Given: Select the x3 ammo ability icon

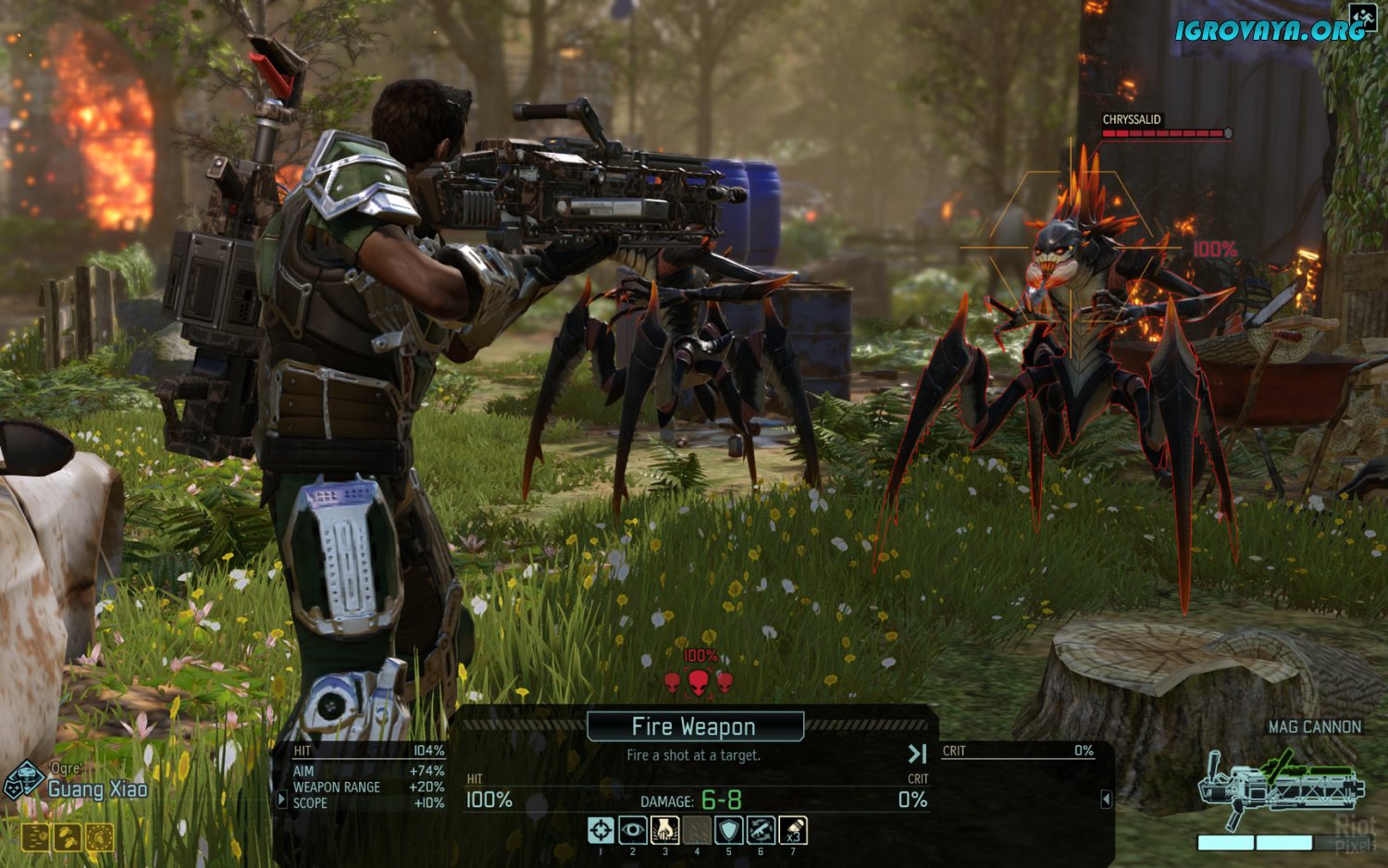Looking at the screenshot, I should [x=793, y=830].
